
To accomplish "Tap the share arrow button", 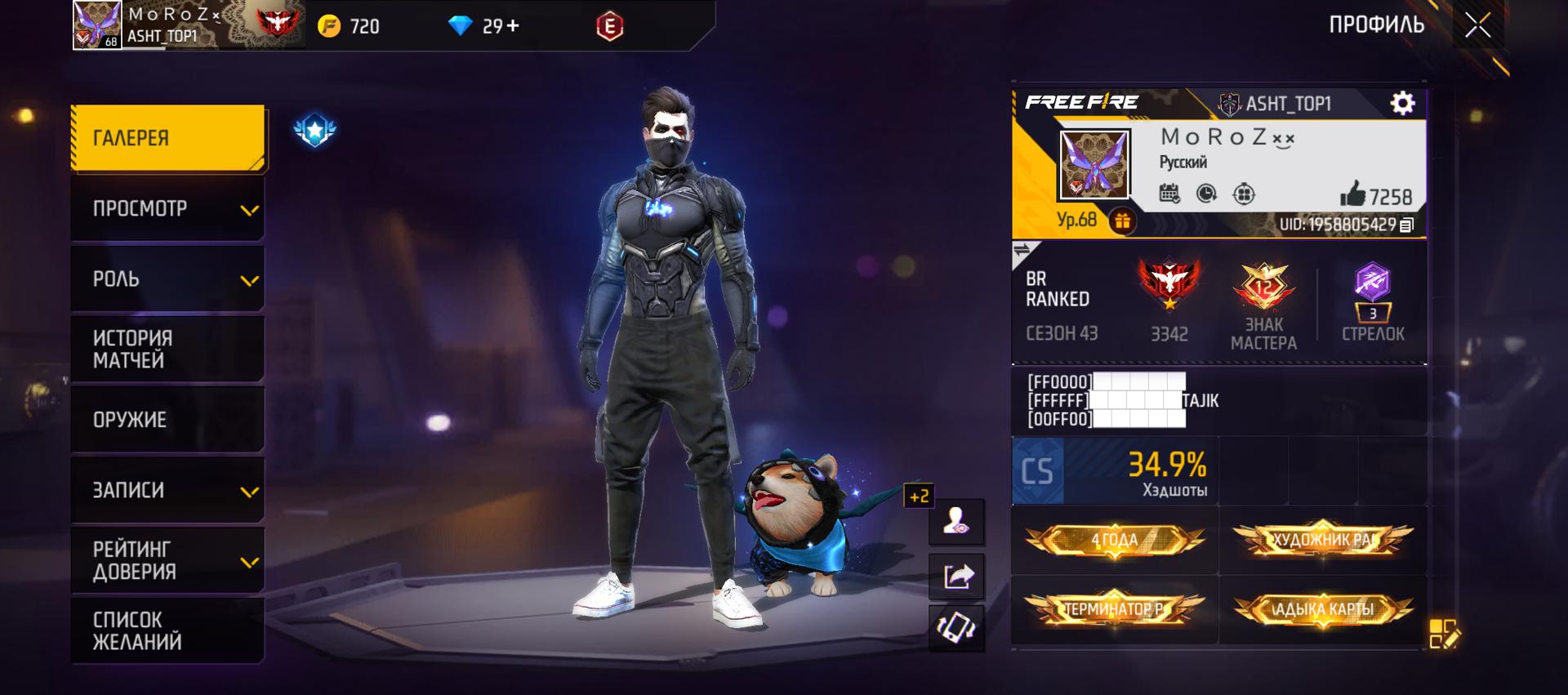I will click(957, 576).
